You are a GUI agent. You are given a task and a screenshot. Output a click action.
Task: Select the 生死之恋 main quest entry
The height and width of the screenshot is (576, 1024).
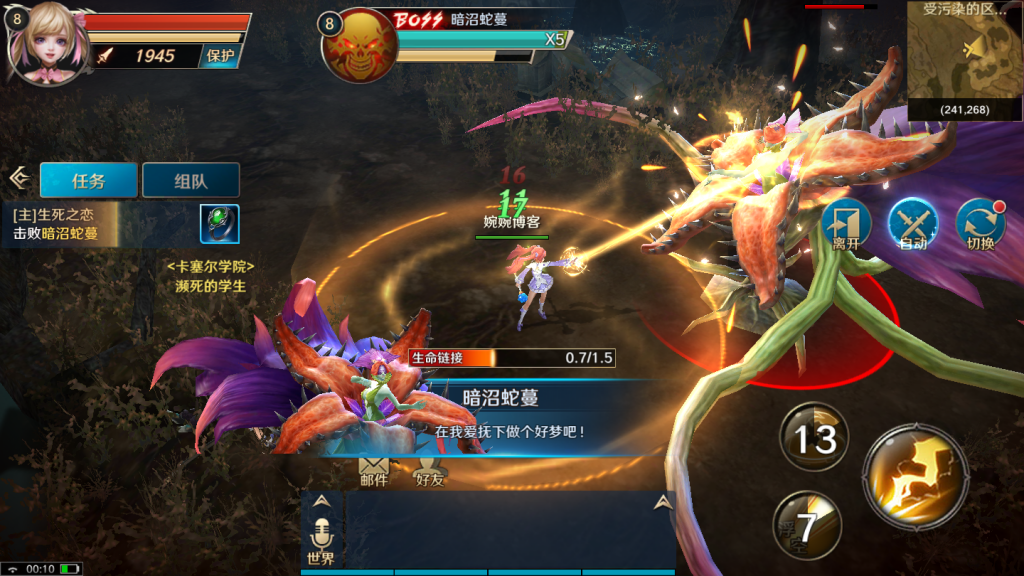click(x=60, y=224)
